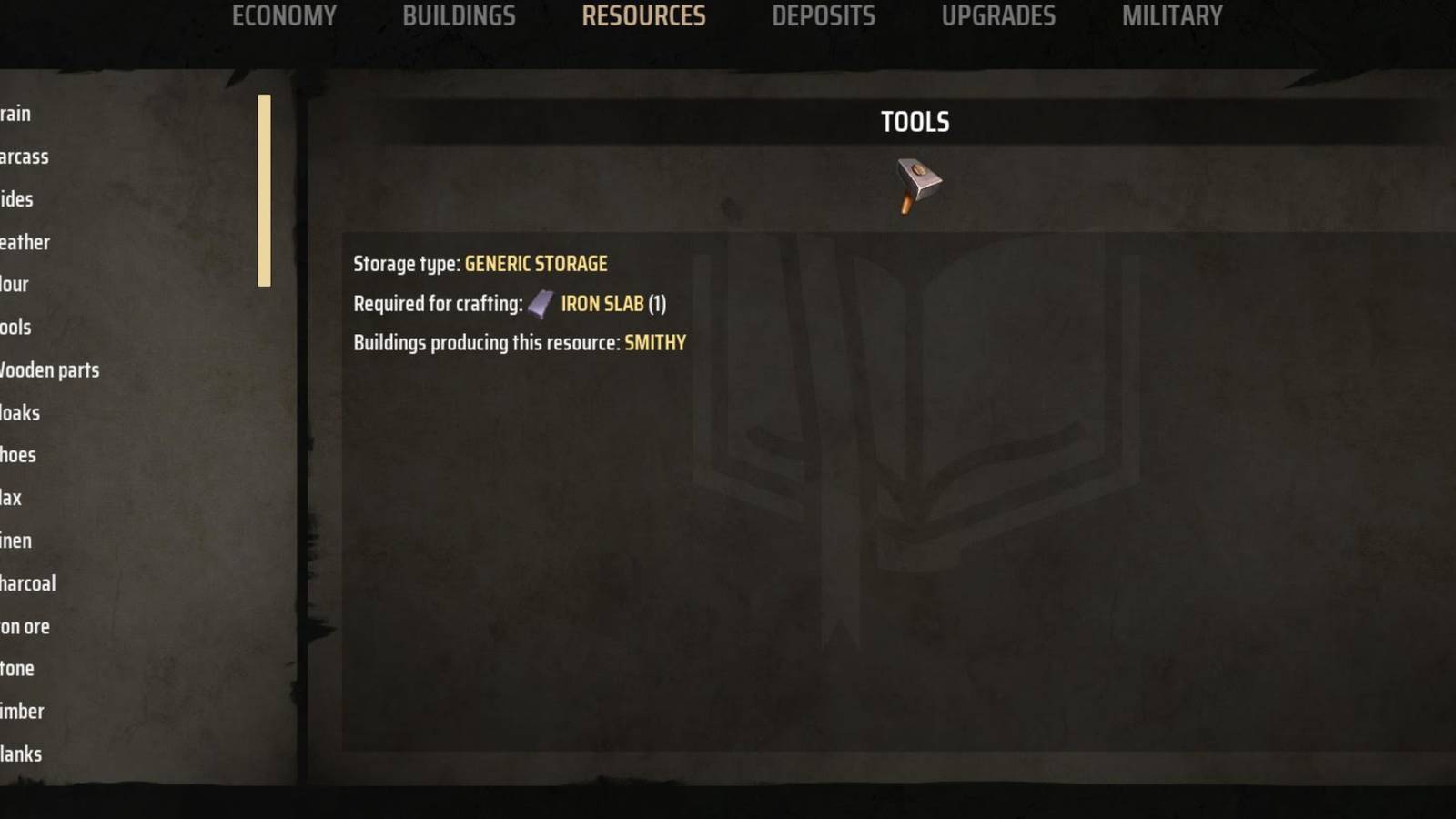The width and height of the screenshot is (1456, 819).
Task: Click the IRON SLAB crafting link
Action: [602, 304]
